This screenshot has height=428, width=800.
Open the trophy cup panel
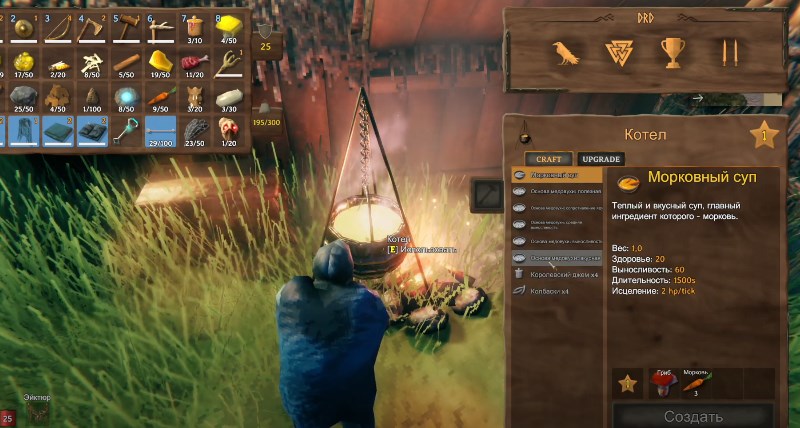coord(672,52)
